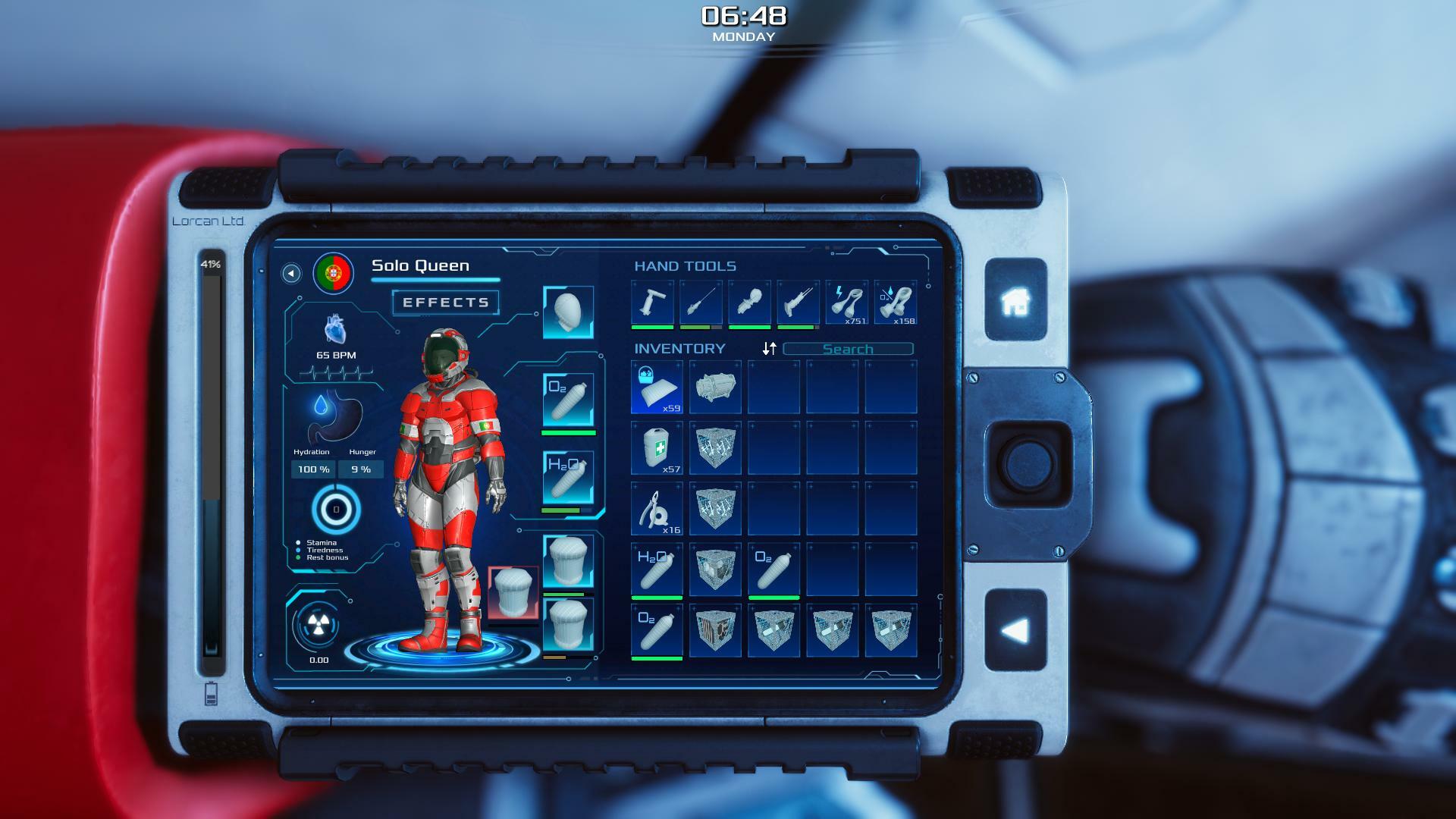Select the pliers and tape stack x16
The height and width of the screenshot is (819, 1456).
tap(657, 509)
